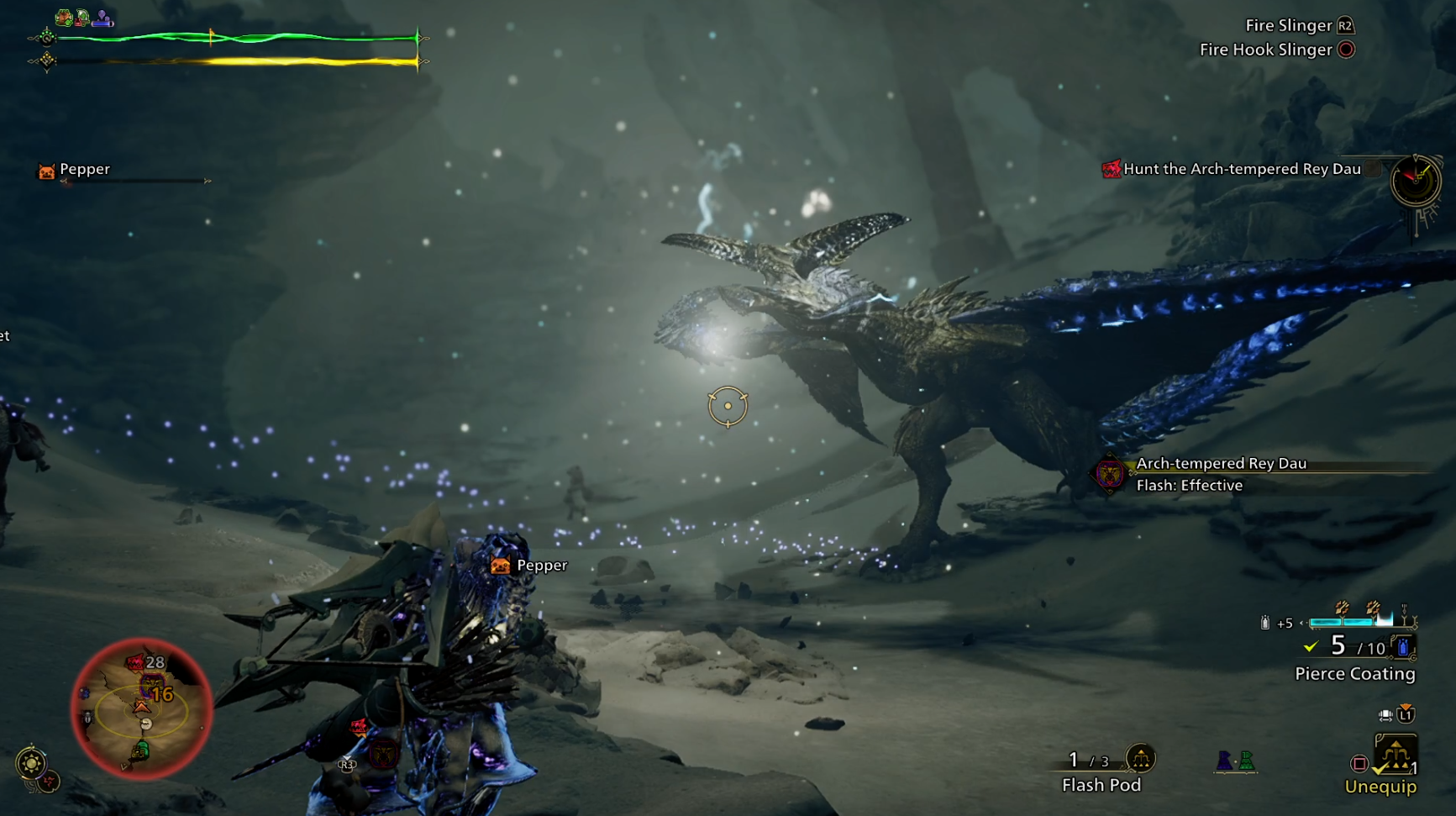The width and height of the screenshot is (1456, 816).
Task: Choose the Pierce Coating bottle icon
Action: point(1403,647)
